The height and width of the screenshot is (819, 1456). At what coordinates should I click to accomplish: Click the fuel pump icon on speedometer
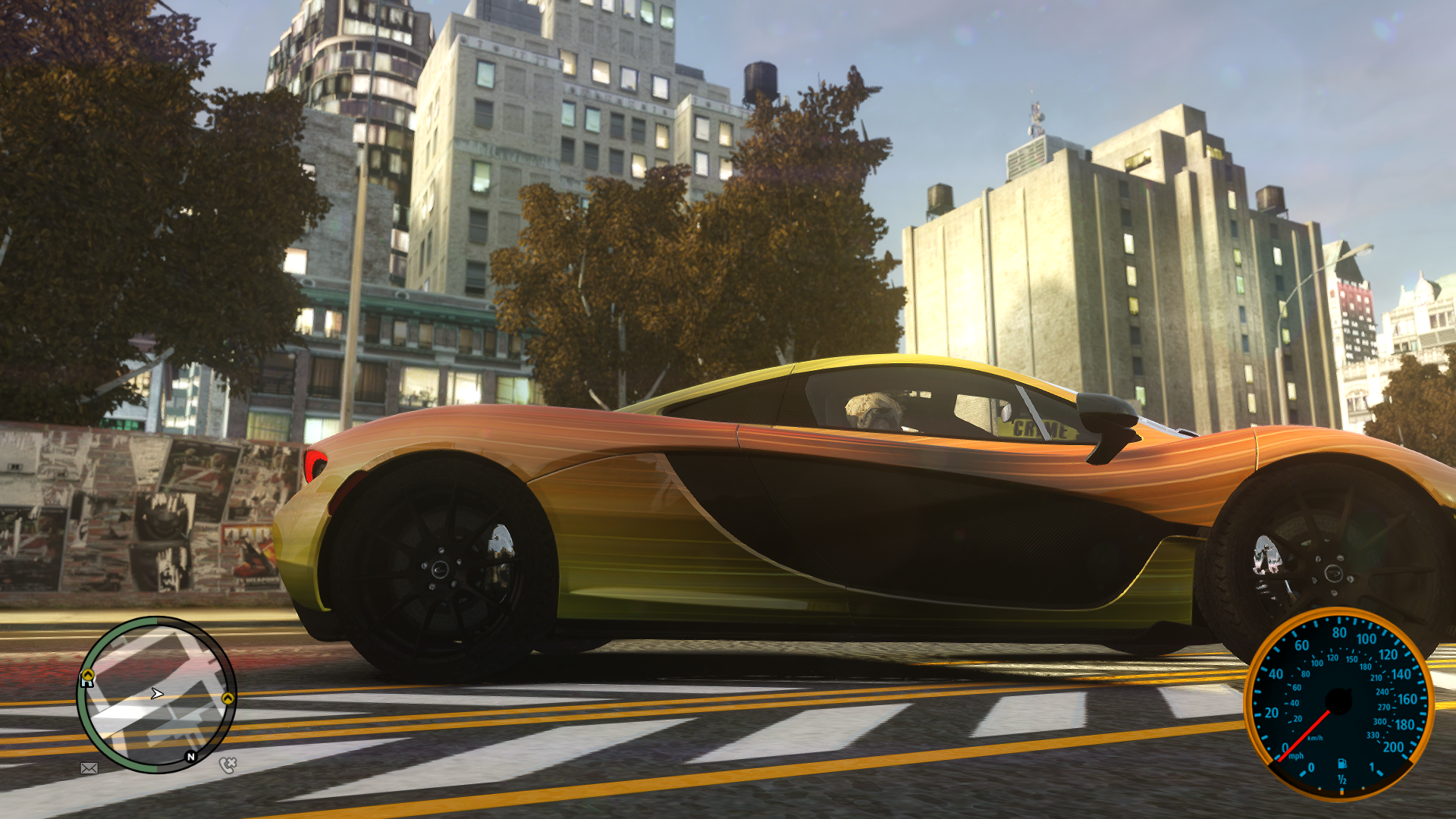[1341, 764]
